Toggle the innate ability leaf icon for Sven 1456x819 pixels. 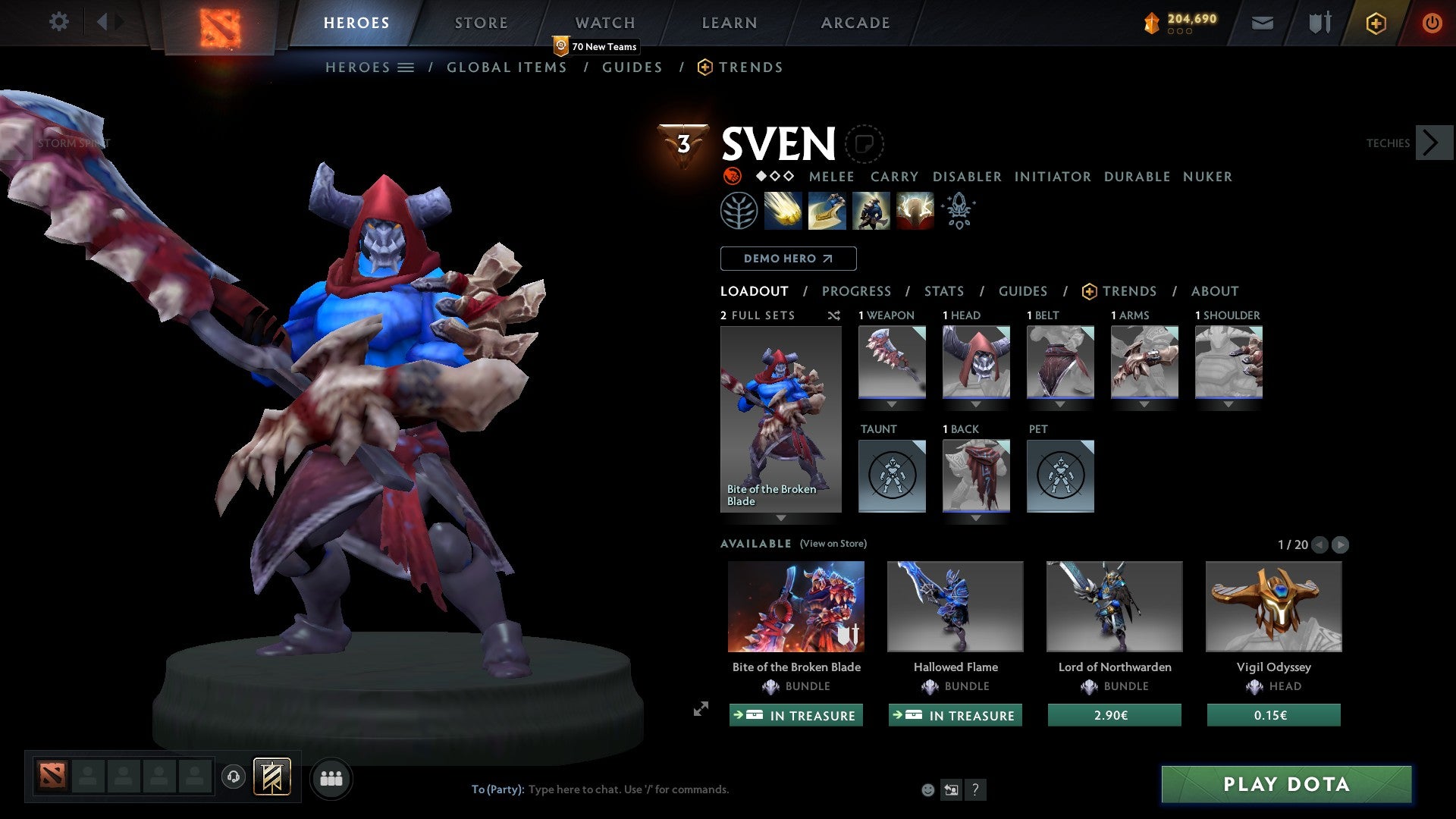(x=739, y=210)
